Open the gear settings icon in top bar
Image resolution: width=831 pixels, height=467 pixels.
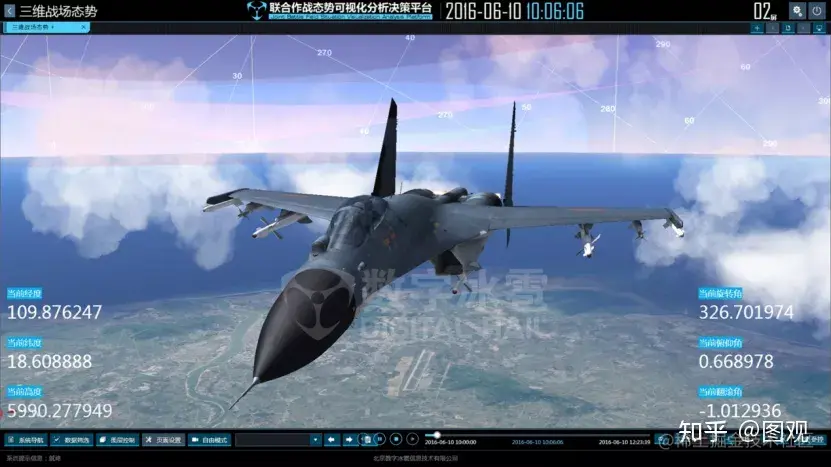797,10
